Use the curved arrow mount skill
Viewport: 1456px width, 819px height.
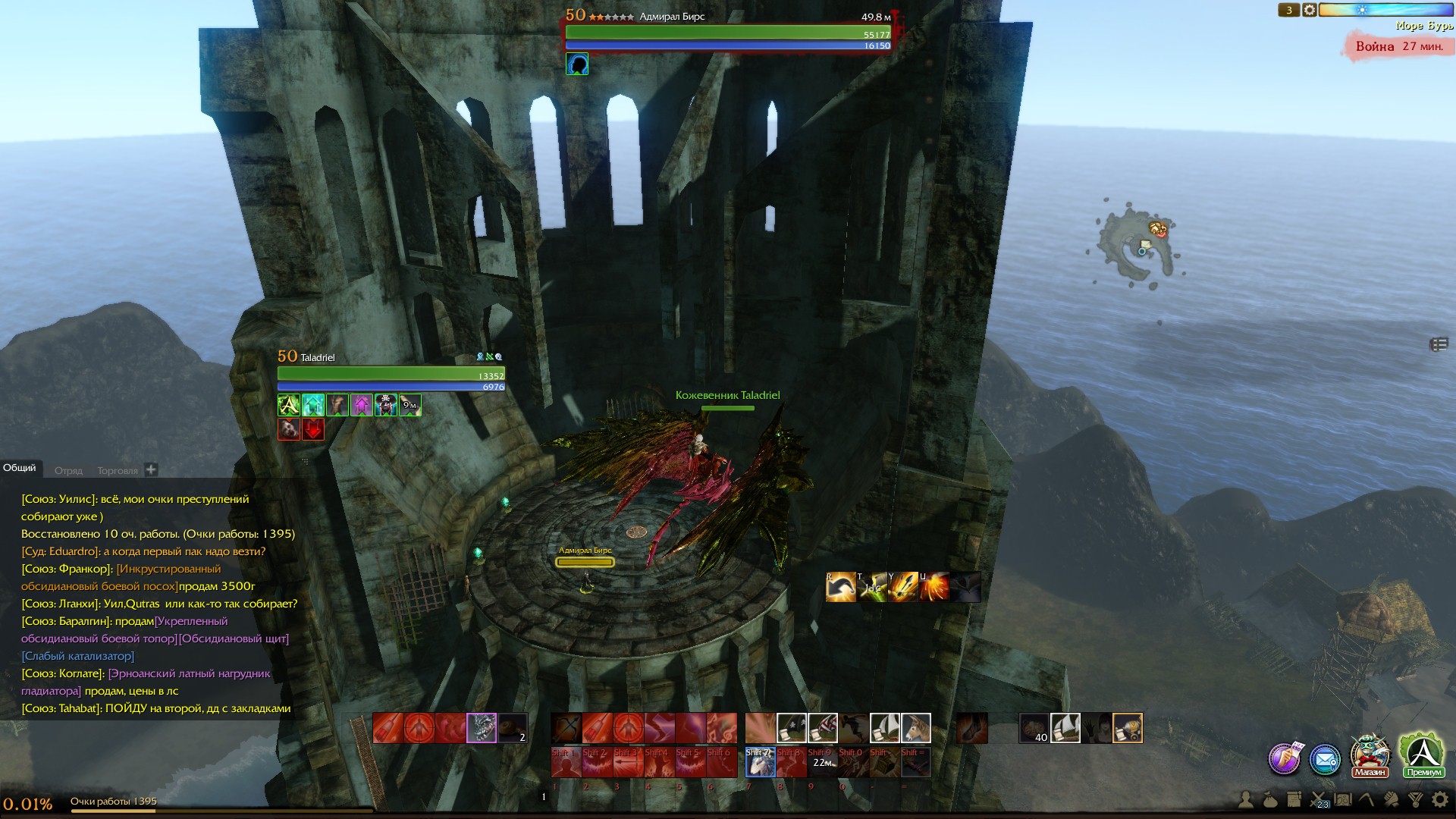tap(840, 588)
